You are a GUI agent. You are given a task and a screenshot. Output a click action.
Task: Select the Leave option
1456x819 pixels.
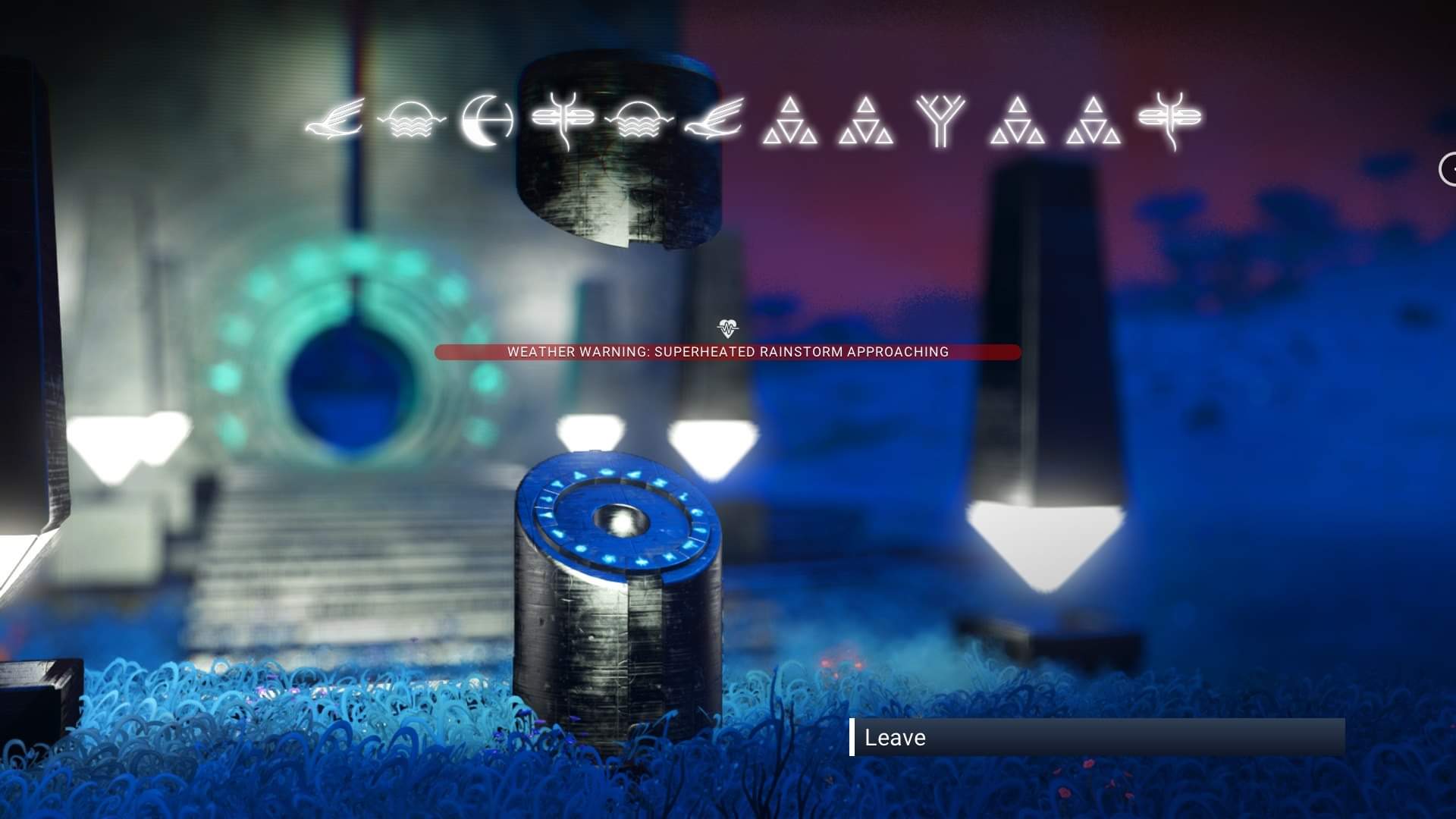(895, 737)
